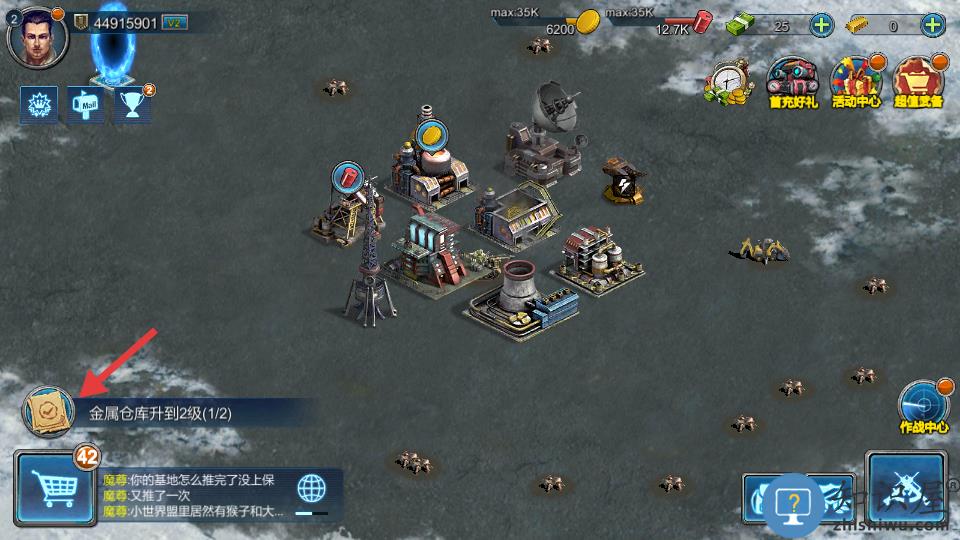Viewport: 960px width, 540px height.
Task: Add more cash with the plus button
Action: click(821, 26)
